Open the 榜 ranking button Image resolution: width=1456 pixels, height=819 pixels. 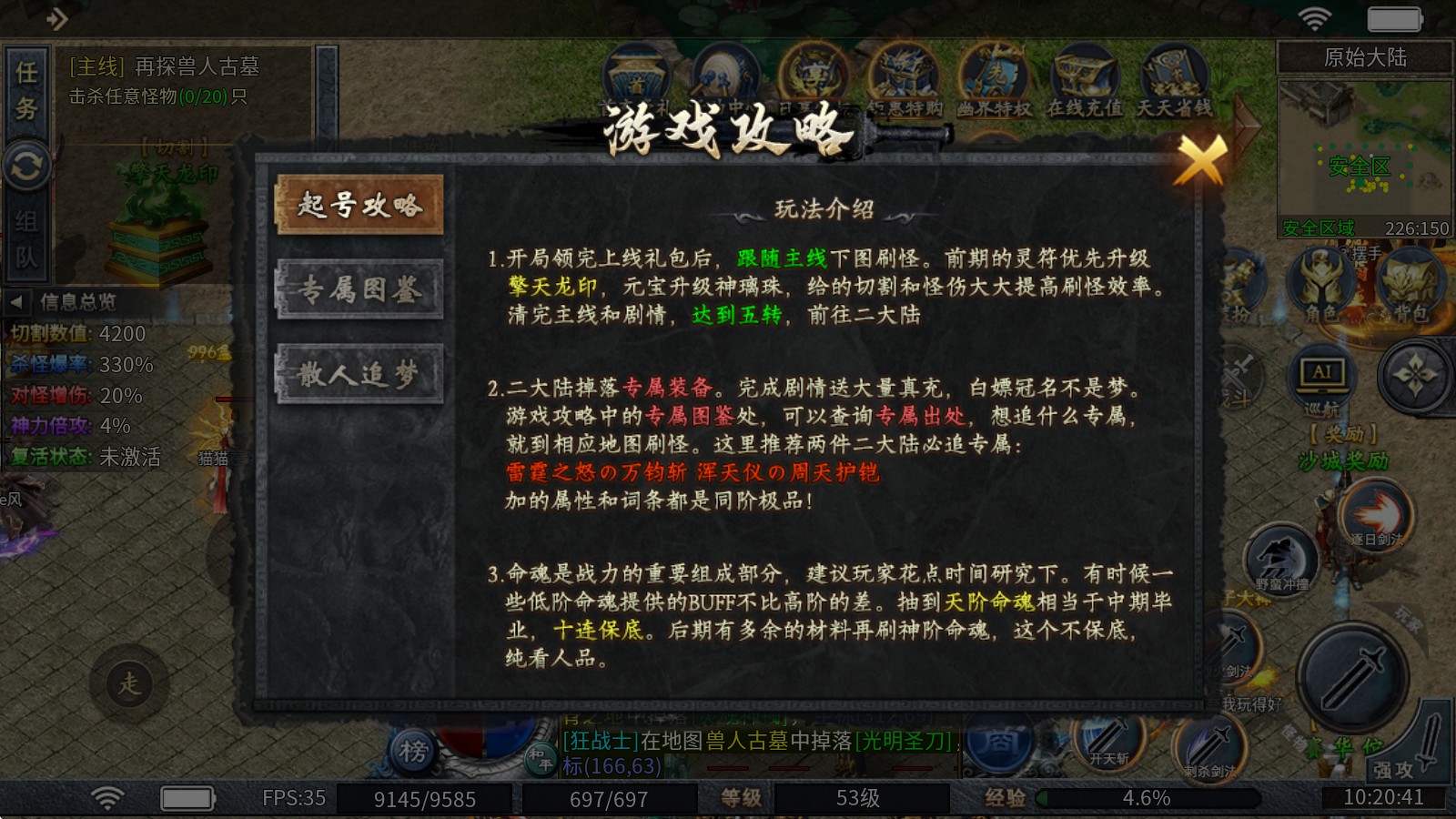click(x=414, y=750)
